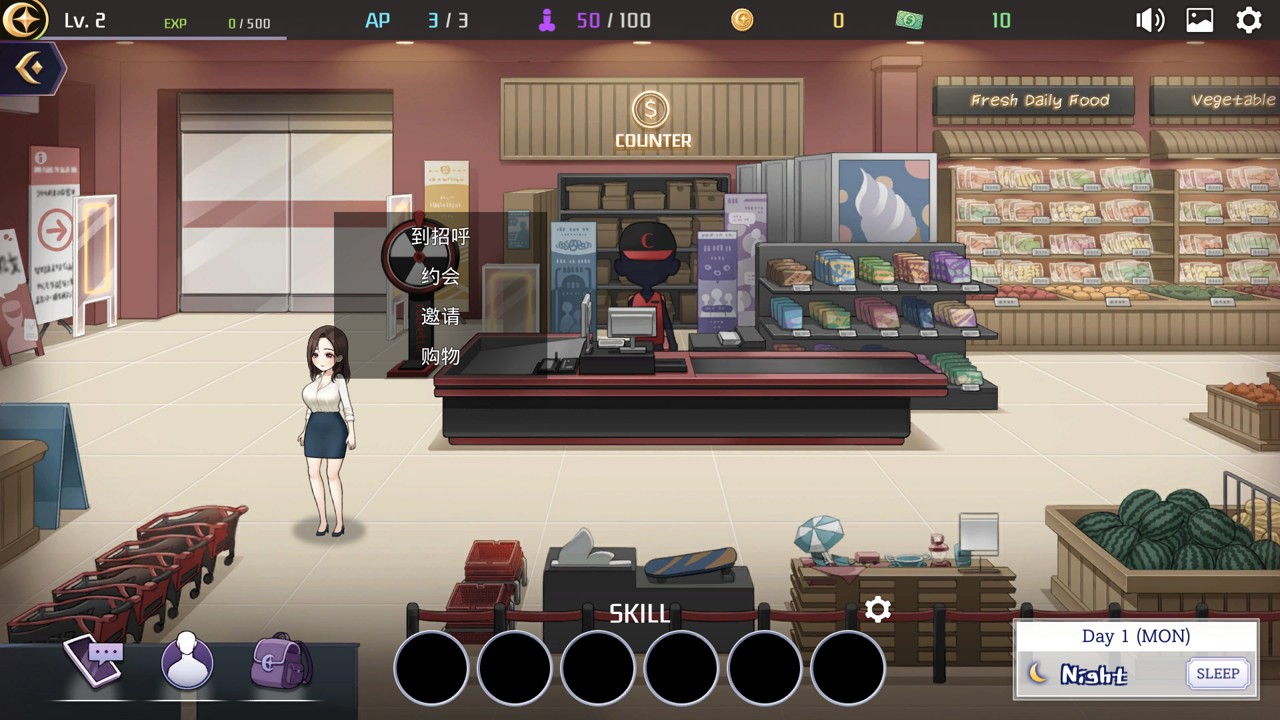Viewport: 1280px width, 720px height.
Task: Choose the 购物 shopping option
Action: point(440,356)
